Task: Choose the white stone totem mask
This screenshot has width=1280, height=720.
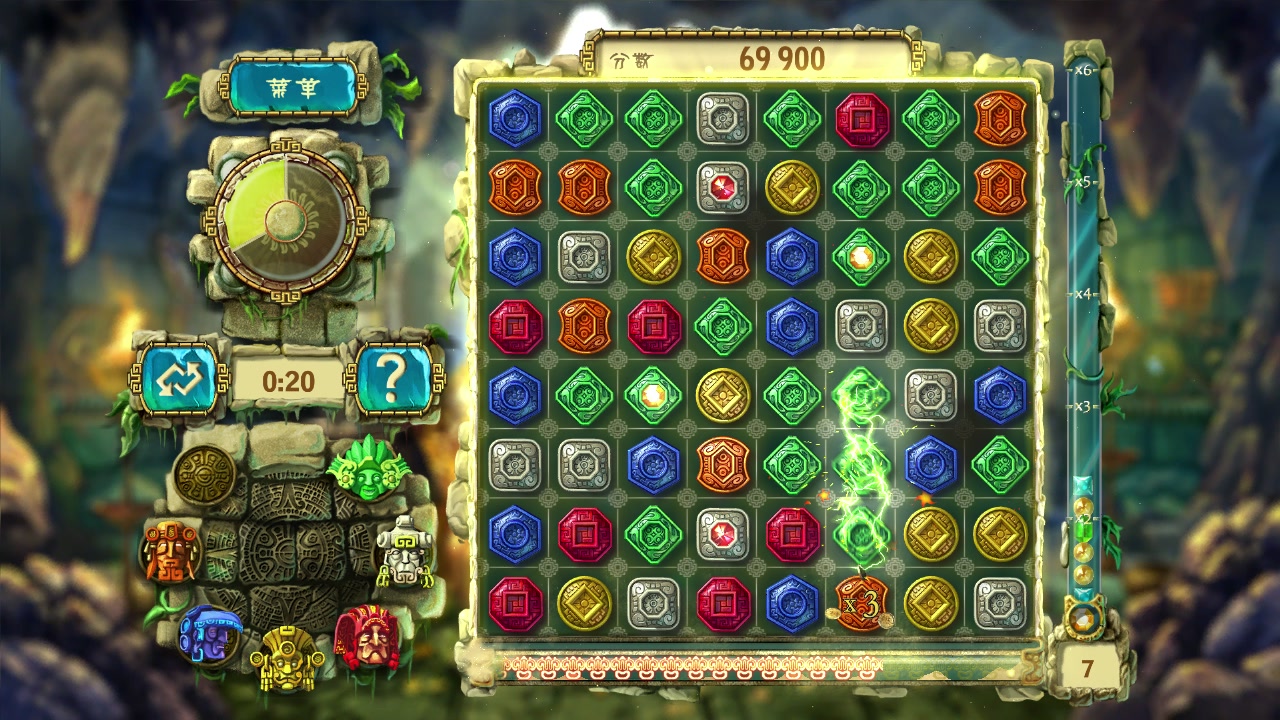Action: click(x=403, y=552)
